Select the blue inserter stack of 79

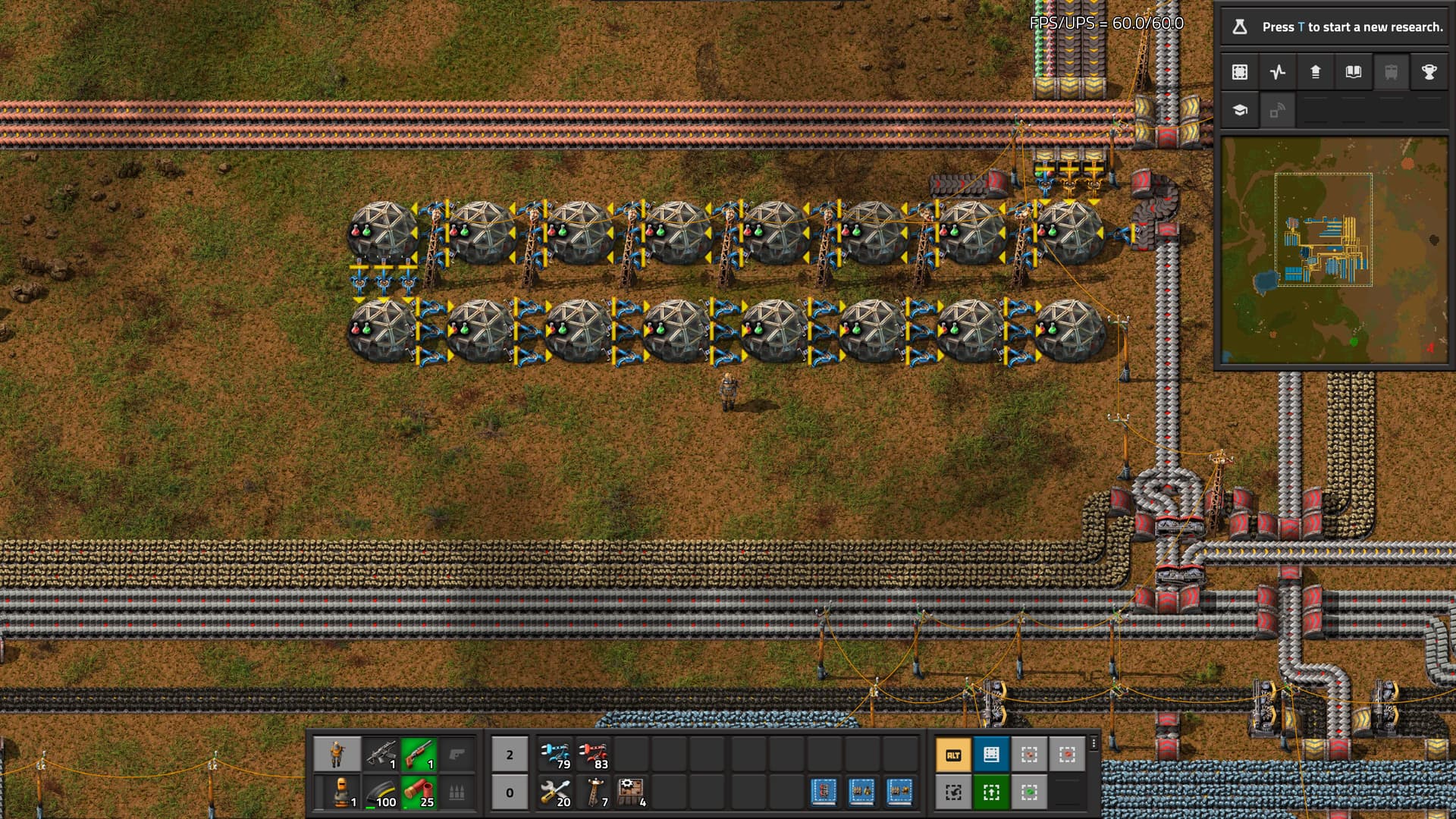click(x=556, y=755)
